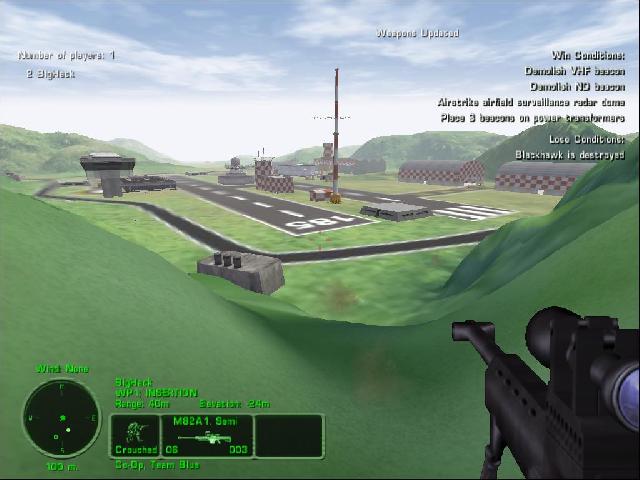Select BigJack in the player list
The image size is (640, 480).
(51, 74)
